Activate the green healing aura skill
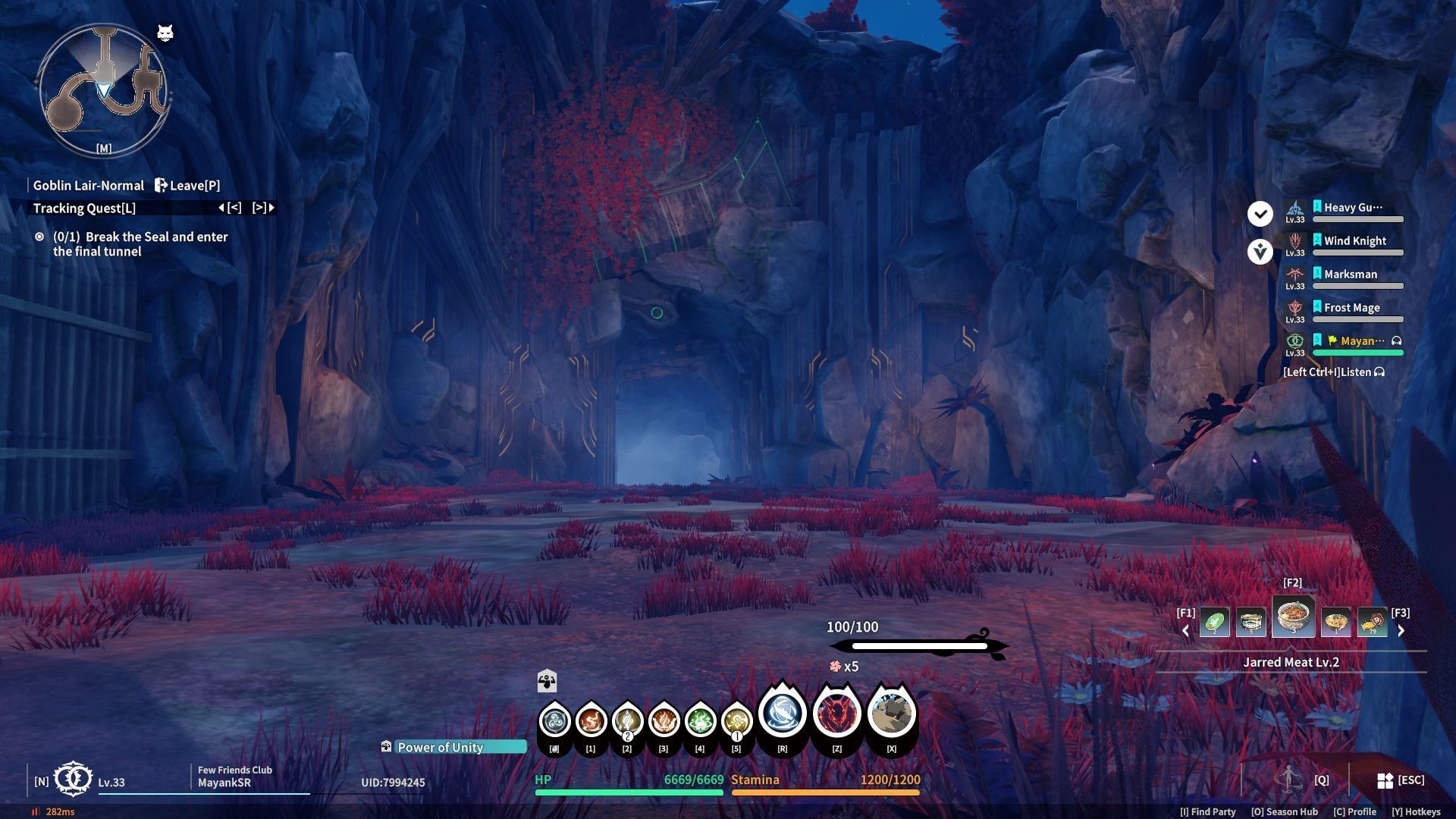This screenshot has width=1456, height=819. click(699, 720)
